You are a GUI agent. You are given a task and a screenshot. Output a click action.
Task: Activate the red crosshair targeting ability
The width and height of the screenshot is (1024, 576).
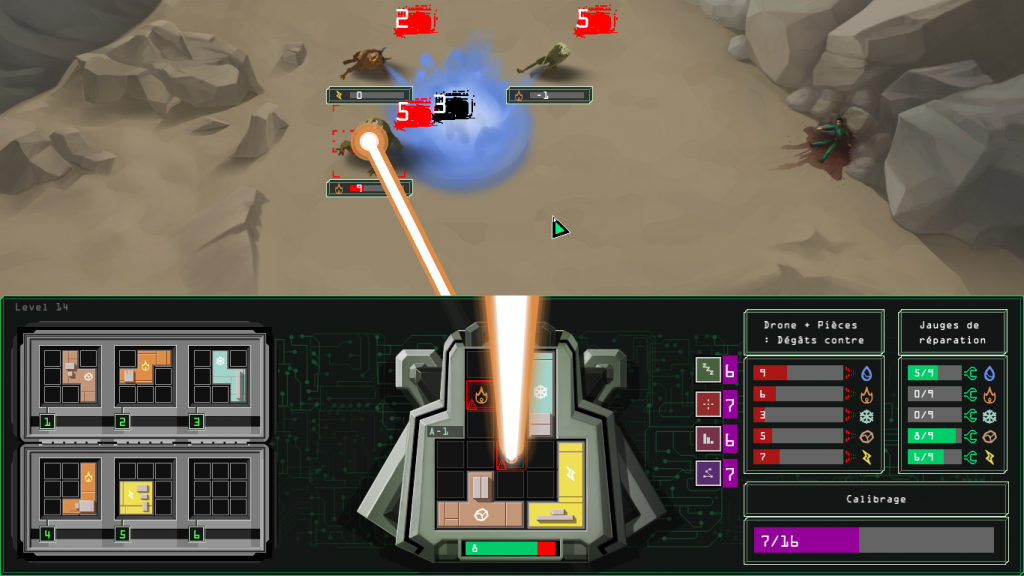(x=708, y=404)
